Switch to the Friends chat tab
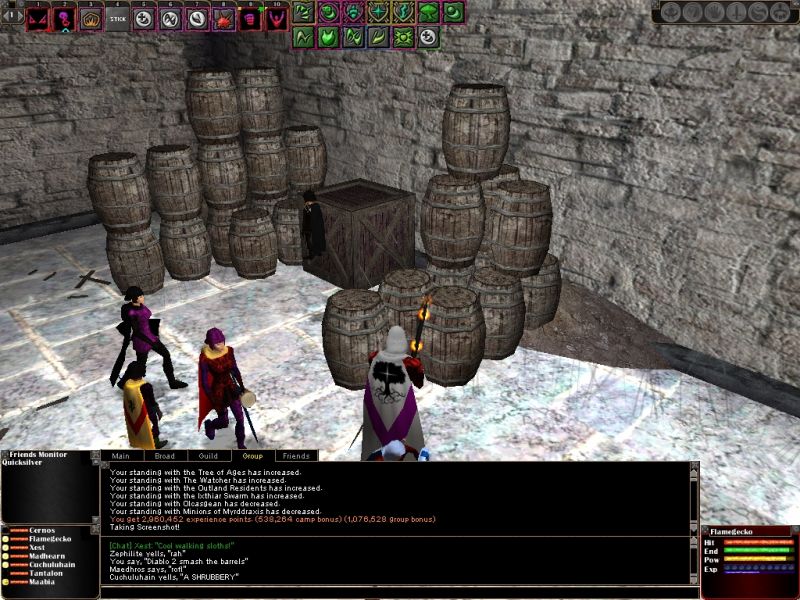The image size is (800, 600). tap(295, 455)
